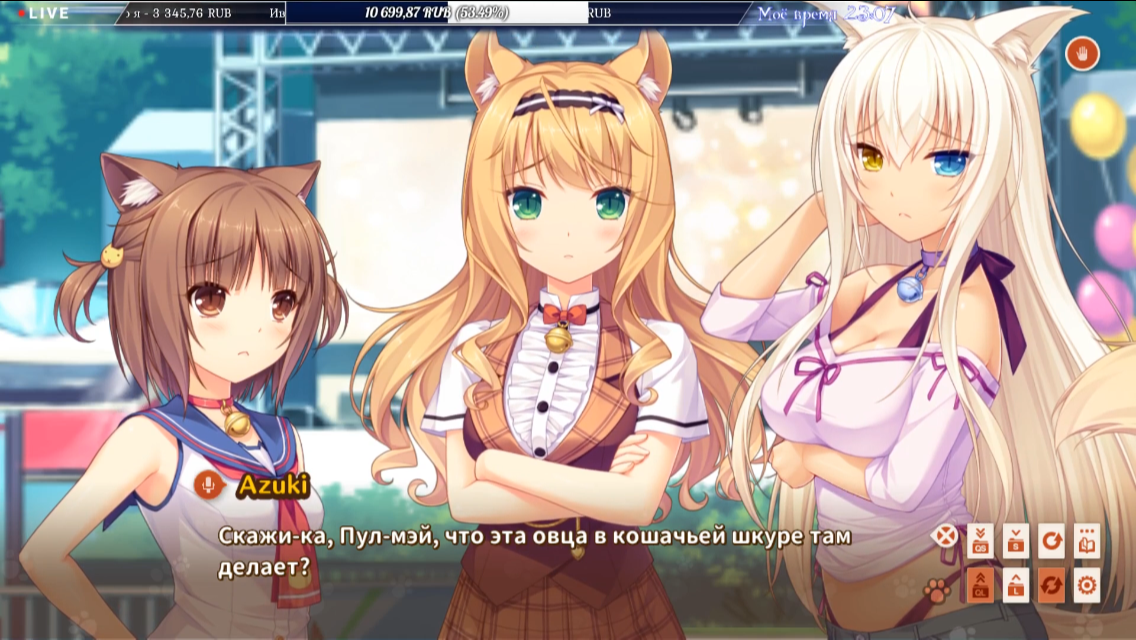Hide the text window with X button

point(944,537)
